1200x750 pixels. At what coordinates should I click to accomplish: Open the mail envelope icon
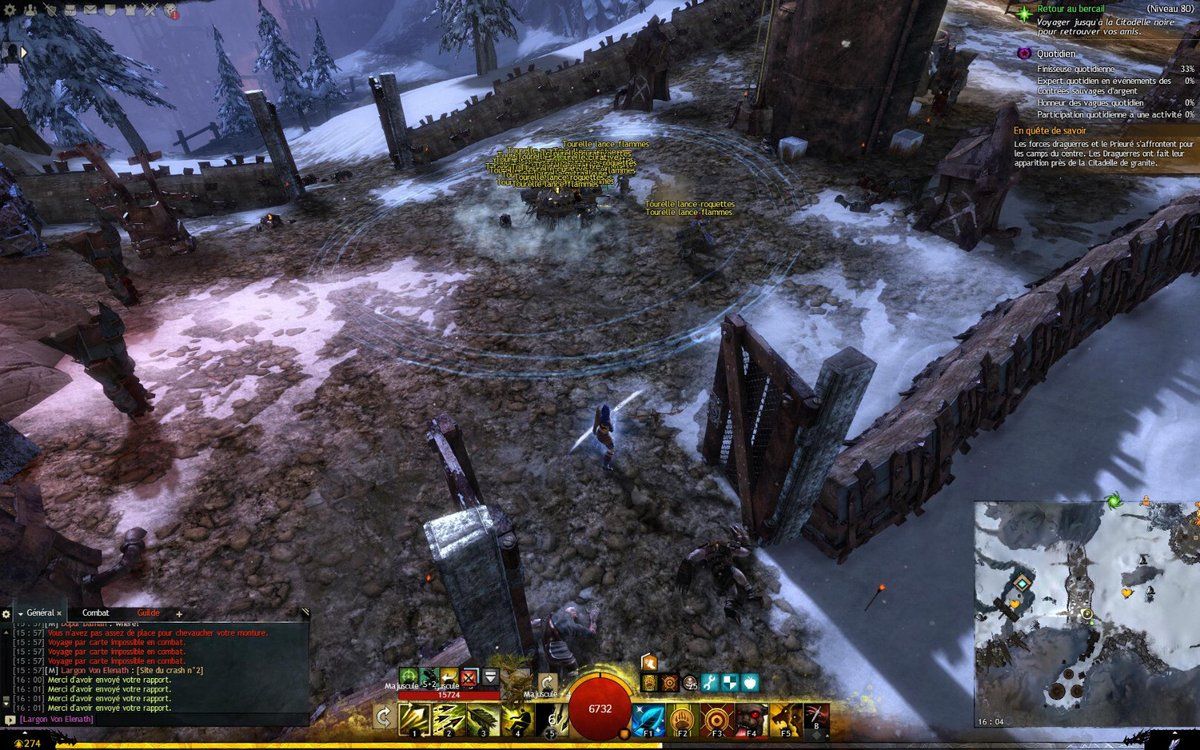[90, 10]
